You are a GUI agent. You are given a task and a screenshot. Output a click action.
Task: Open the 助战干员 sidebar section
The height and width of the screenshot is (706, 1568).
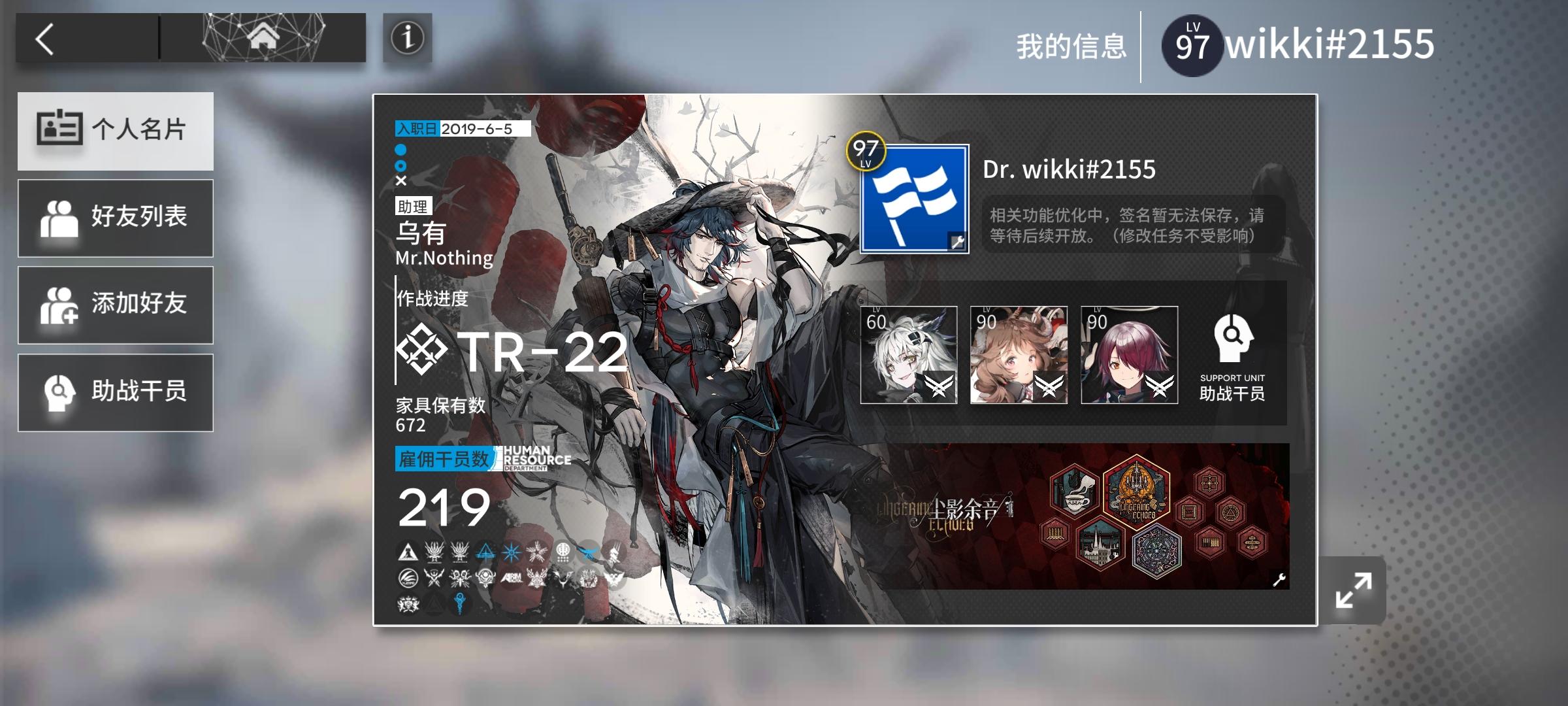click(116, 392)
